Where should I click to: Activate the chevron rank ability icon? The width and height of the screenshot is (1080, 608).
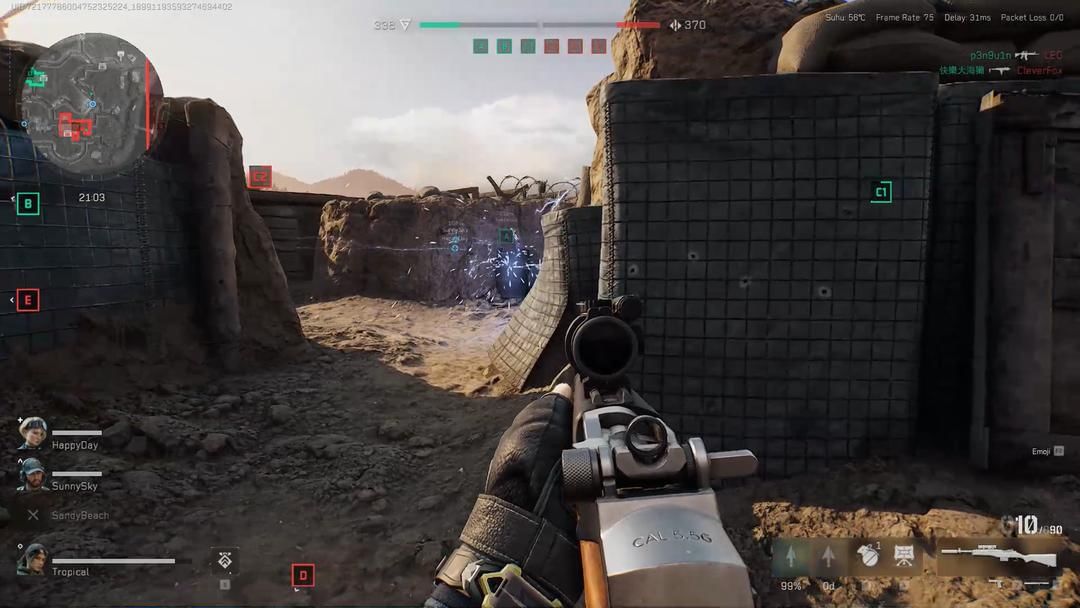[x=224, y=560]
